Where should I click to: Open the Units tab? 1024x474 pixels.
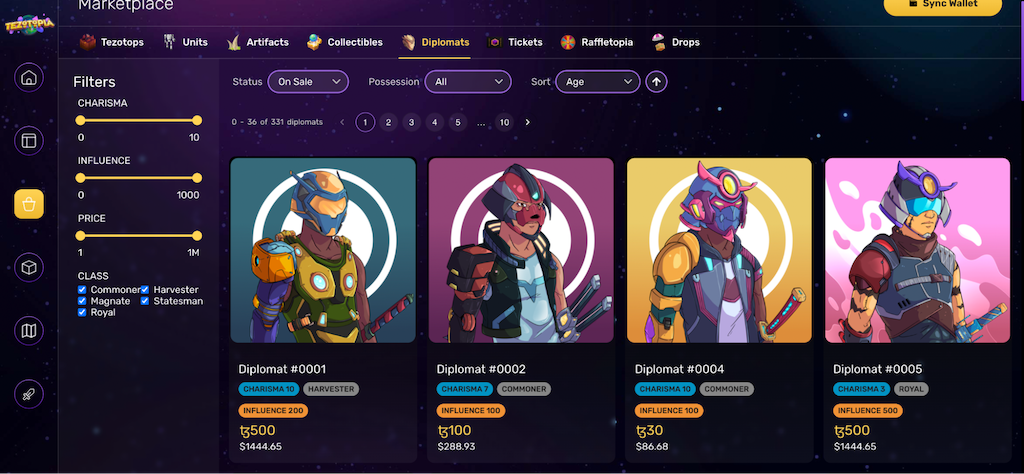pyautogui.click(x=185, y=42)
